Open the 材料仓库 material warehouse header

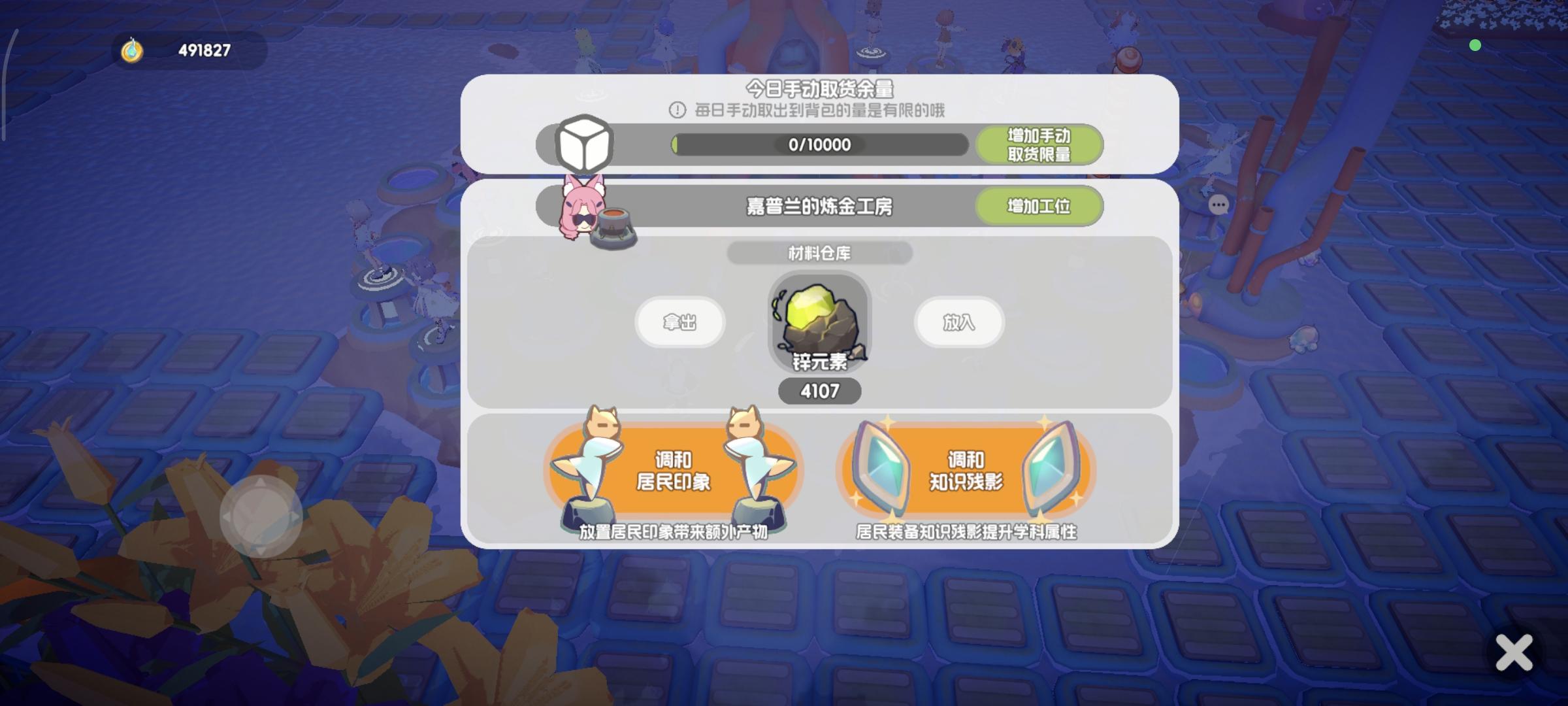[819, 254]
